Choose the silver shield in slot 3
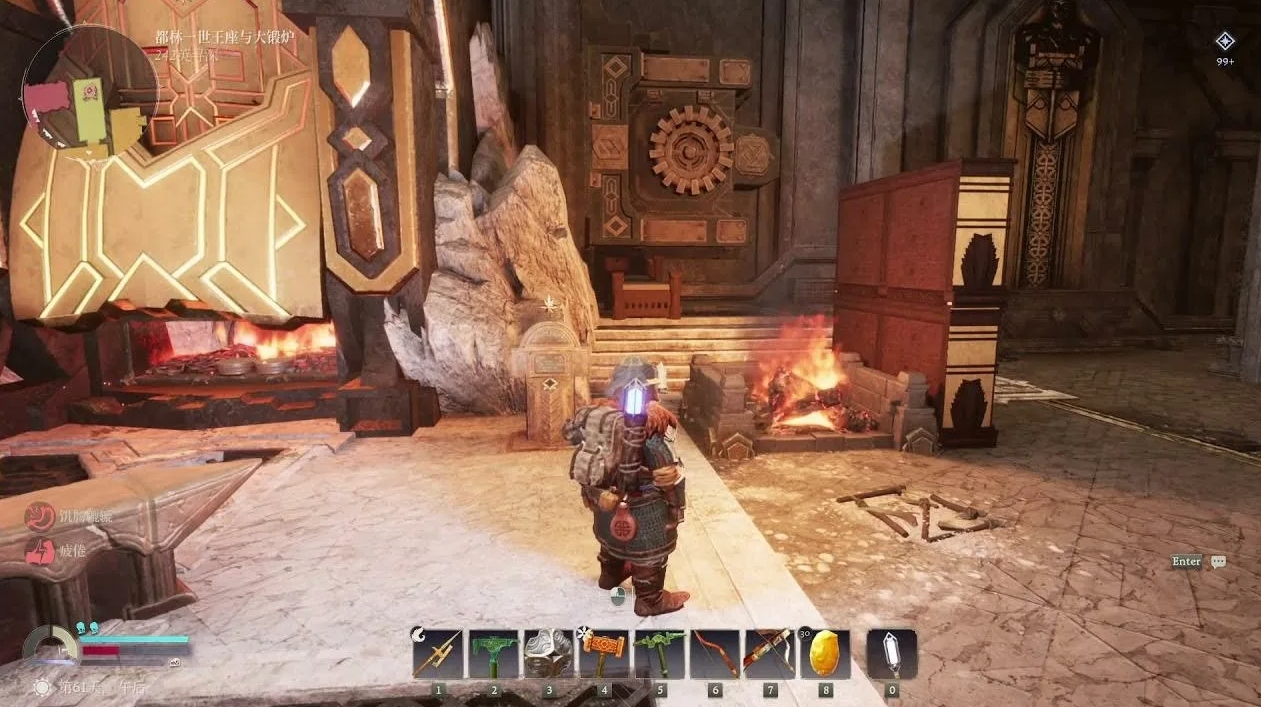 click(548, 654)
